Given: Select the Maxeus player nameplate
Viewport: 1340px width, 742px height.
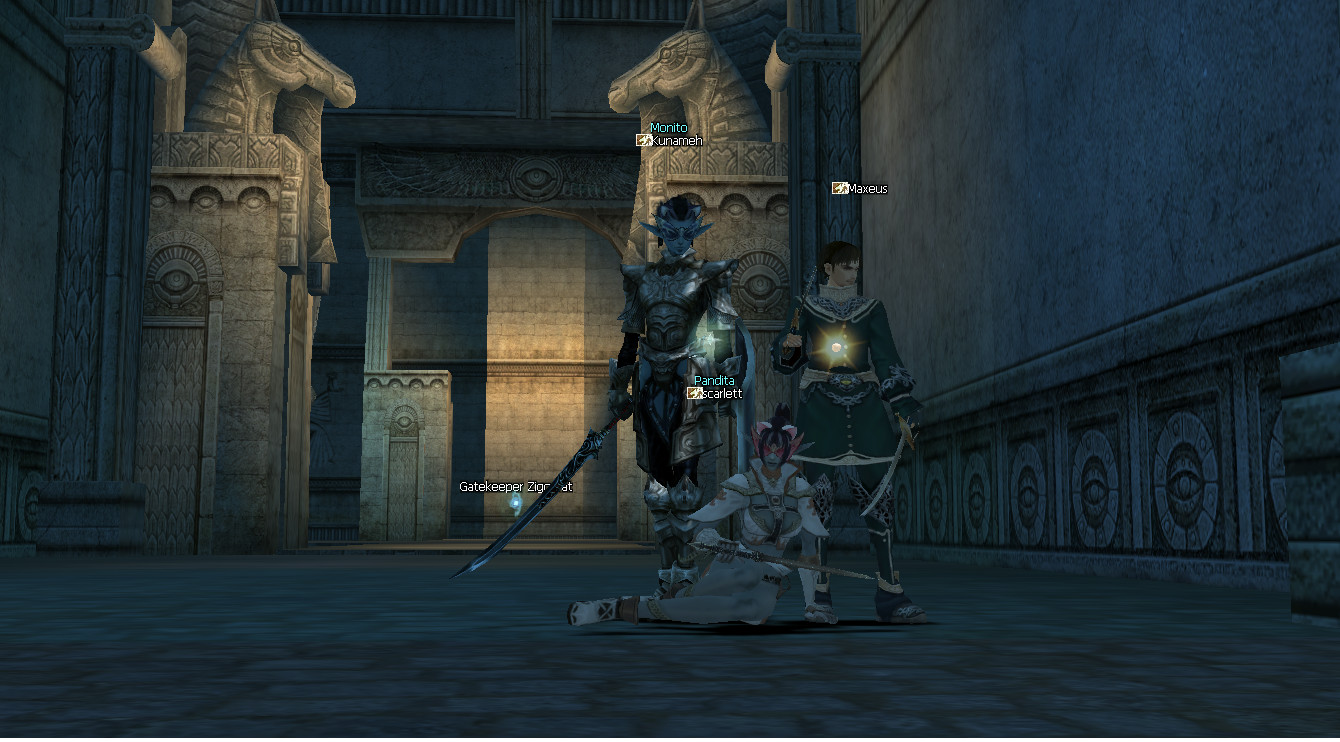Looking at the screenshot, I should (866, 188).
